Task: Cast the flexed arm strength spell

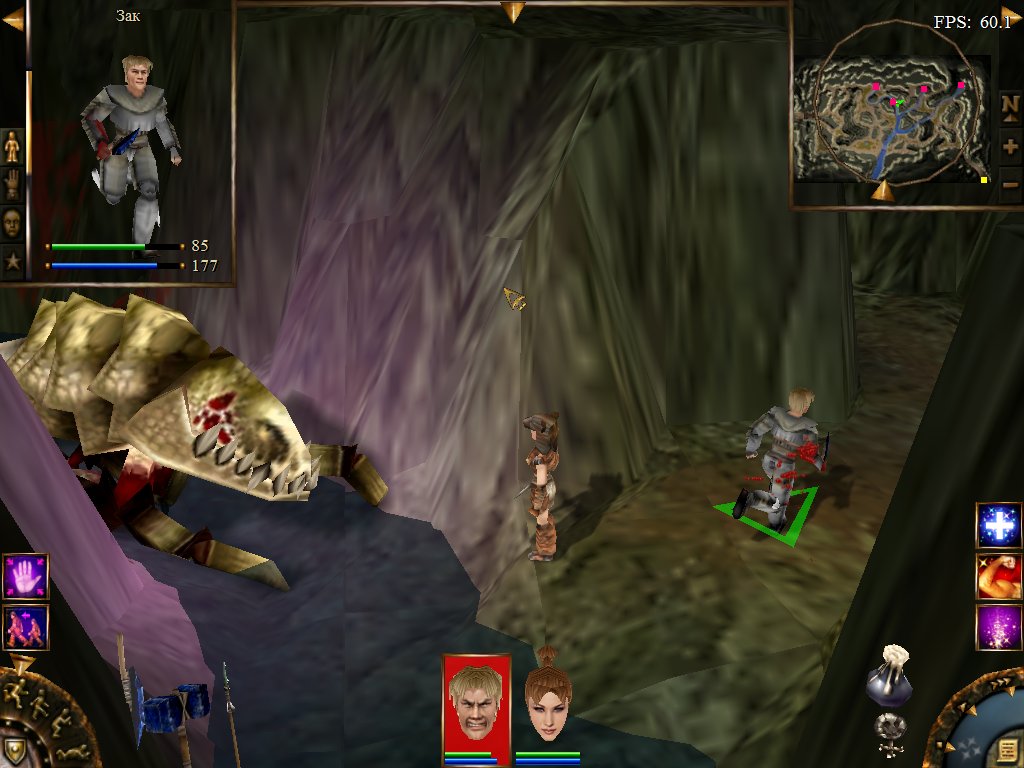Action: tap(998, 576)
